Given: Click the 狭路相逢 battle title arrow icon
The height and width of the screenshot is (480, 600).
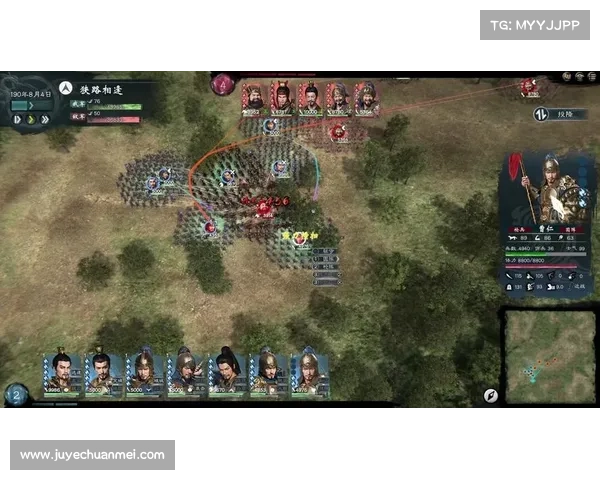Looking at the screenshot, I should click(65, 88).
